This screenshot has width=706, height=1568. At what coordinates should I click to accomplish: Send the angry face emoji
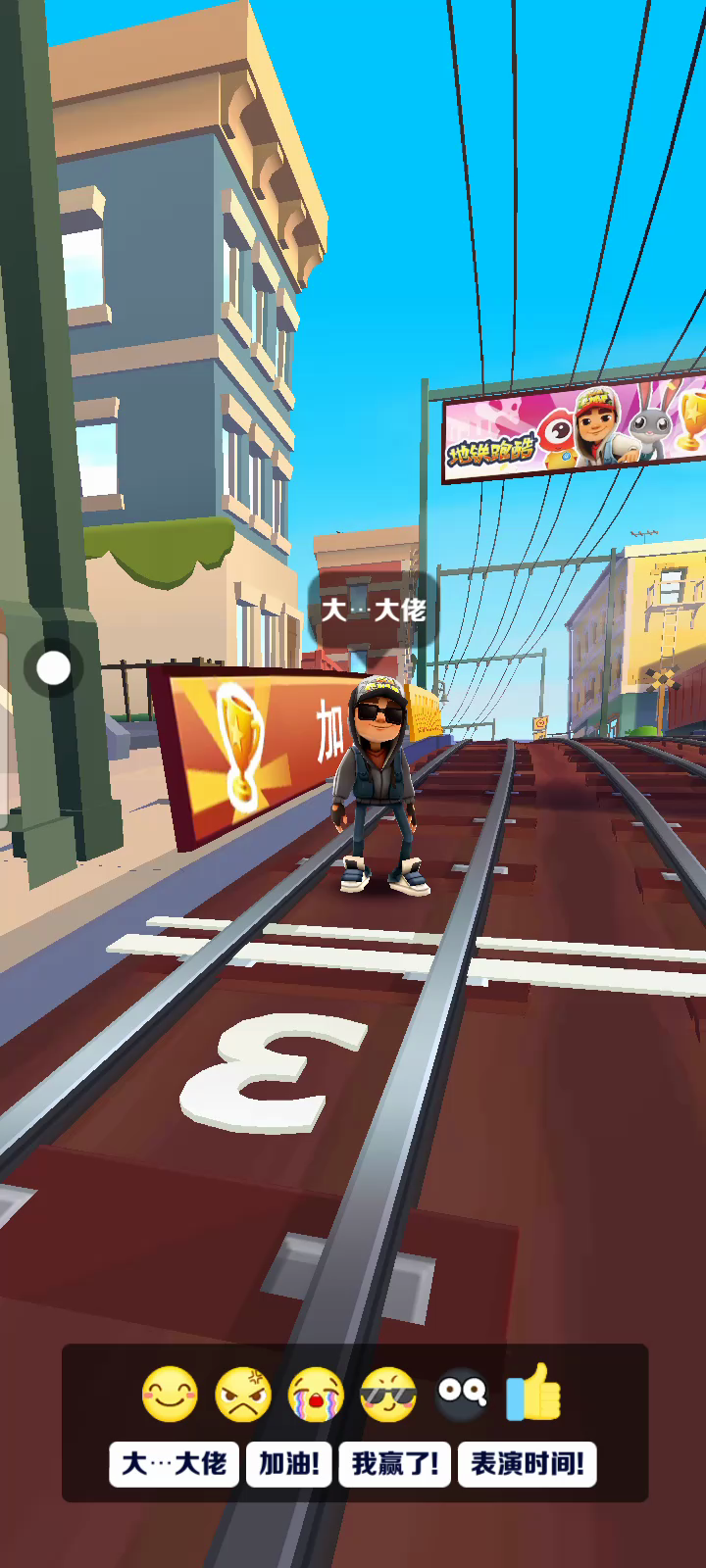tap(242, 1394)
